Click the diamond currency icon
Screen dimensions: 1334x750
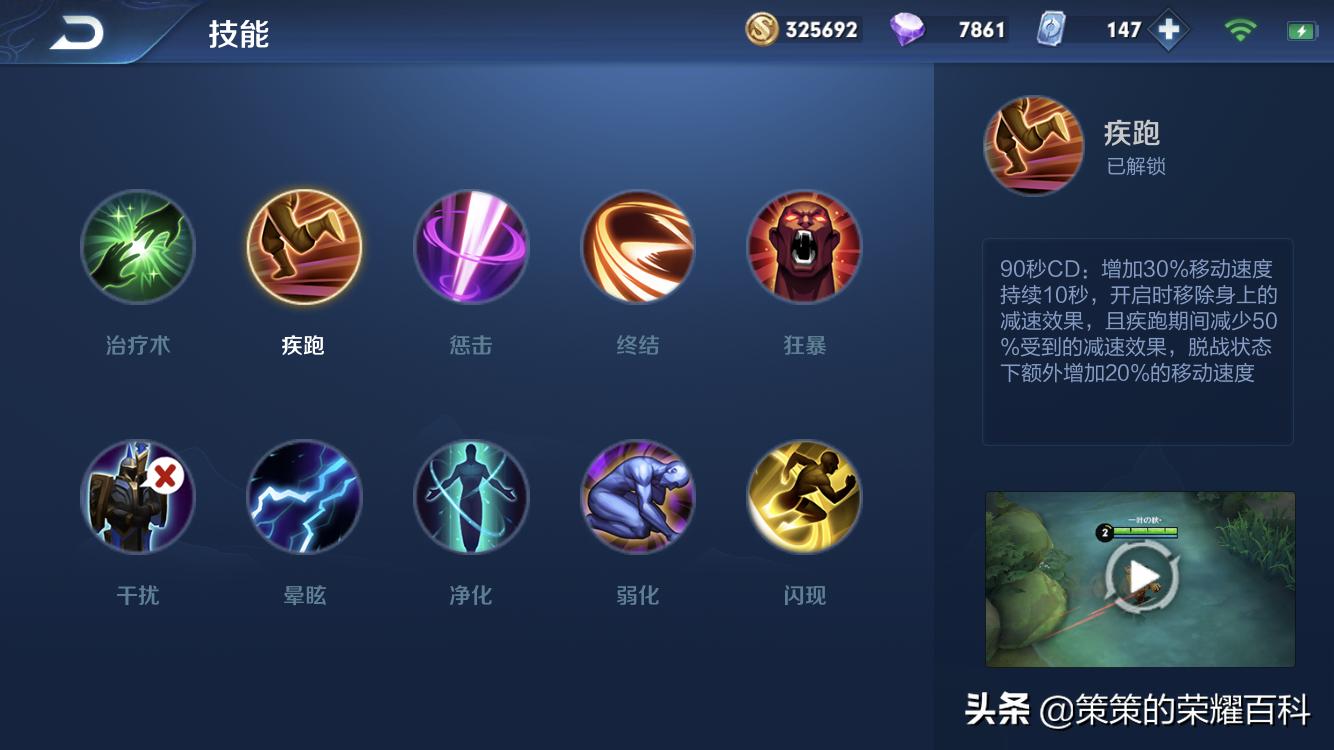905,30
